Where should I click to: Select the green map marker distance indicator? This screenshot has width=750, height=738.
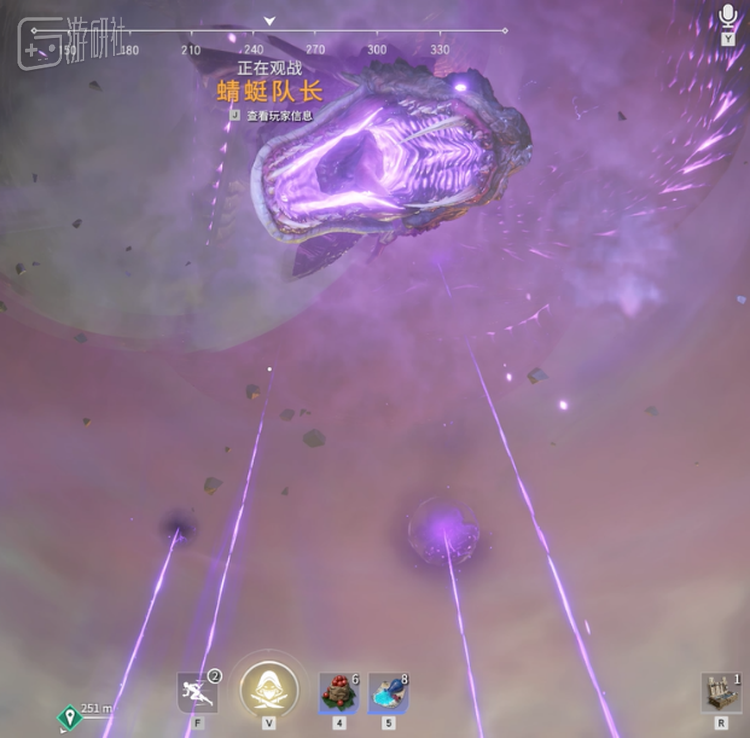69,715
